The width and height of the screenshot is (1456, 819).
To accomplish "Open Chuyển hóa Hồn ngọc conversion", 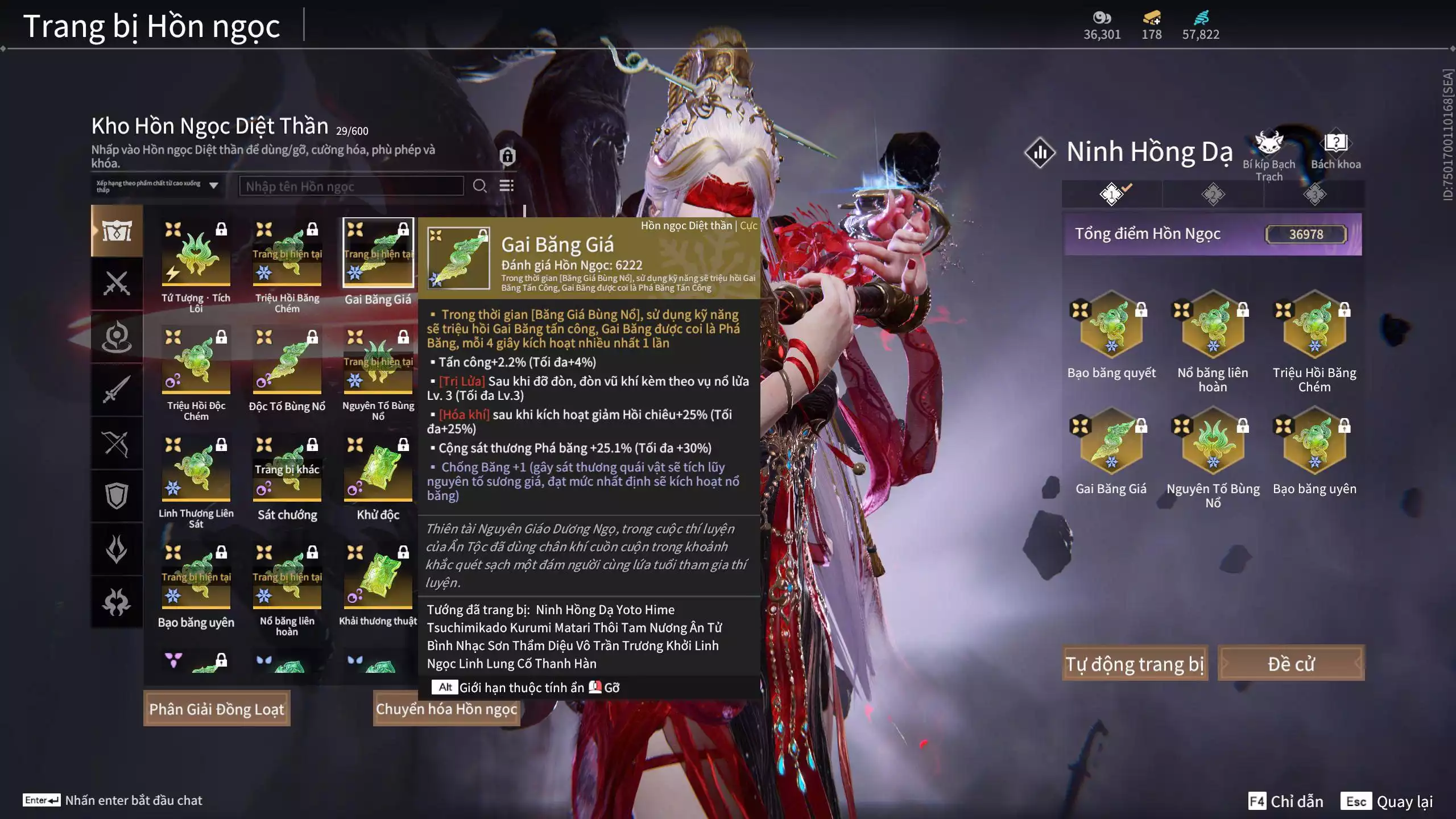I will 446,709.
